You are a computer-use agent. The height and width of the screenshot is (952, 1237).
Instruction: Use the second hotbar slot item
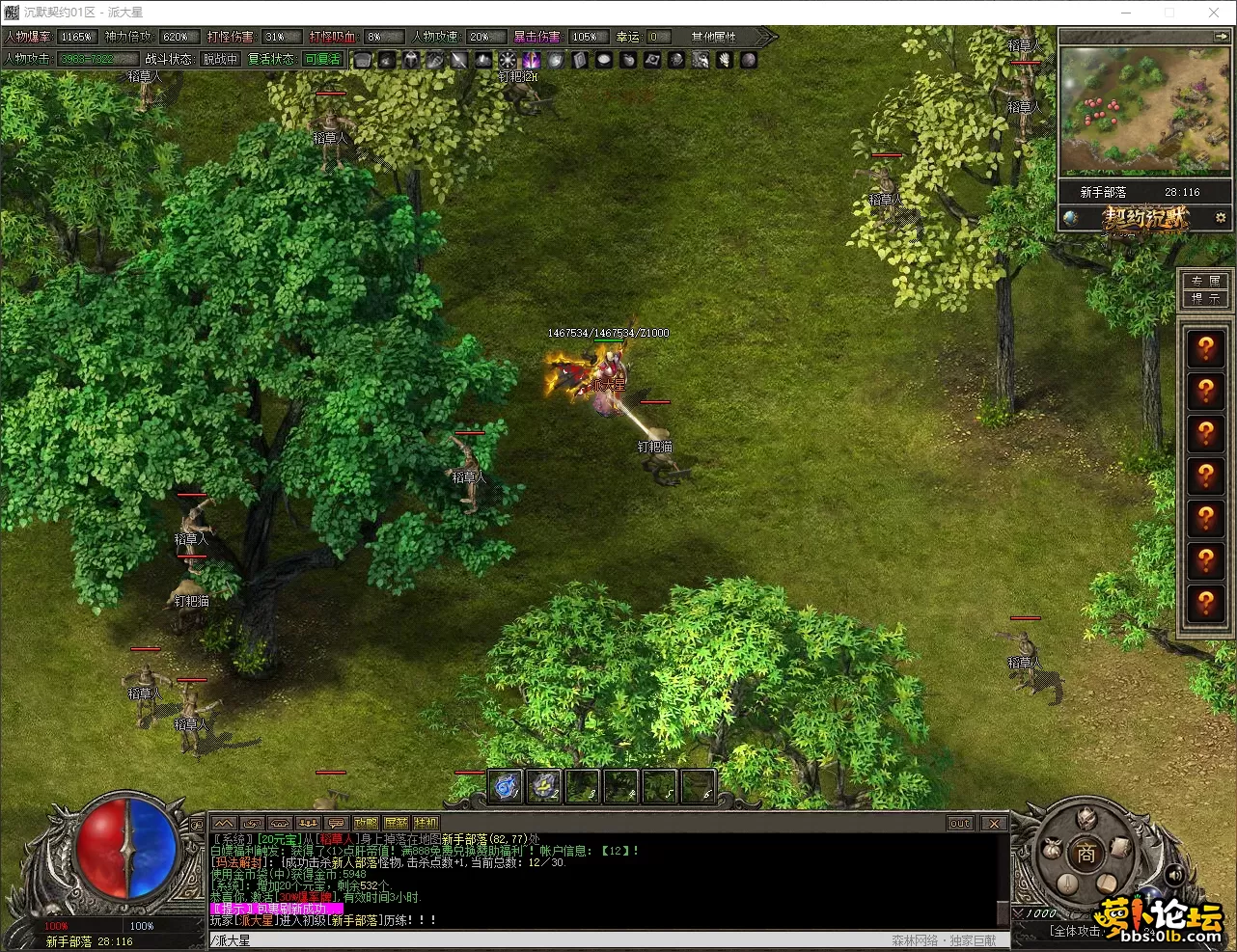click(x=544, y=787)
